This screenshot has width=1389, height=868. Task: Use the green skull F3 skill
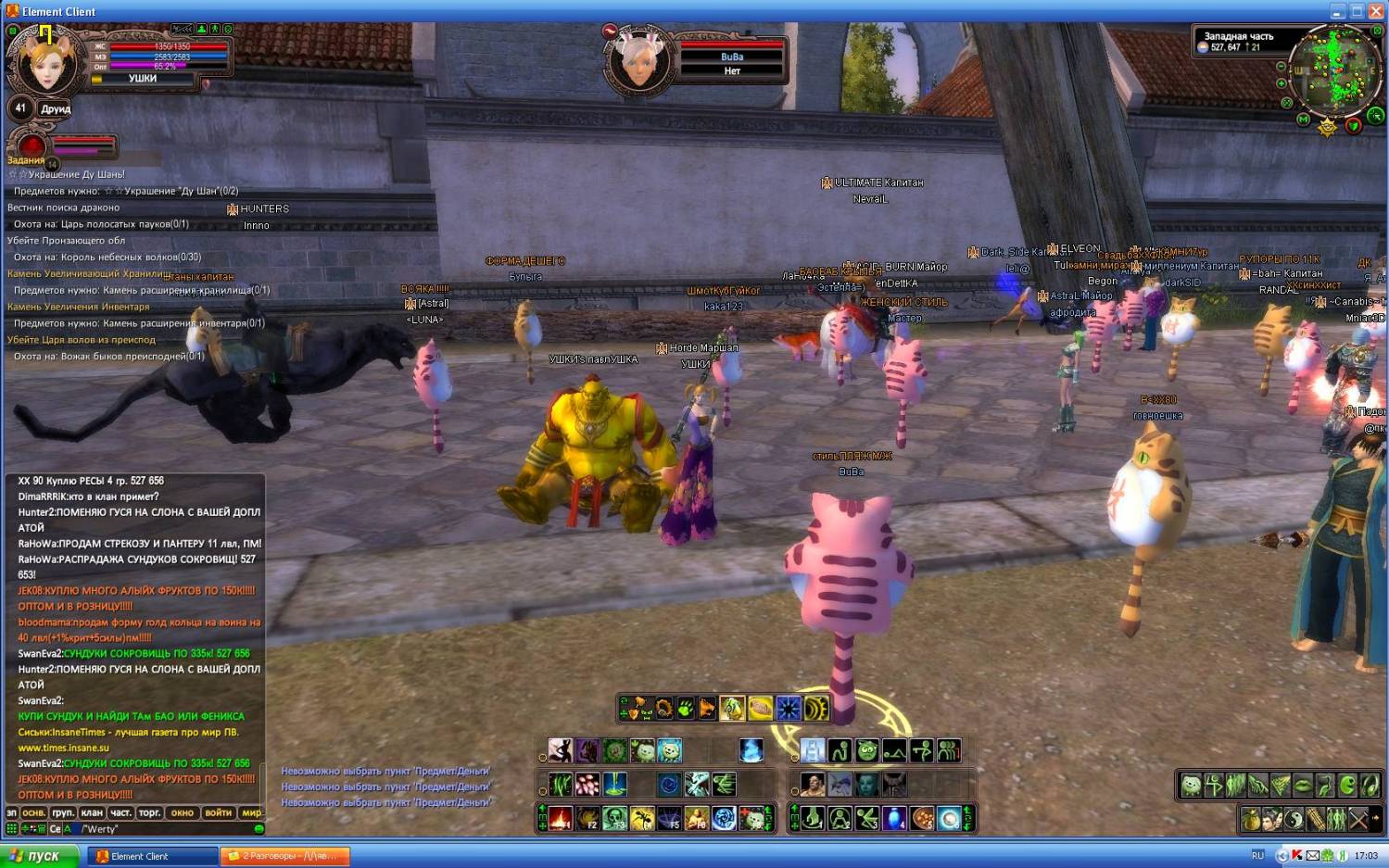click(x=614, y=818)
